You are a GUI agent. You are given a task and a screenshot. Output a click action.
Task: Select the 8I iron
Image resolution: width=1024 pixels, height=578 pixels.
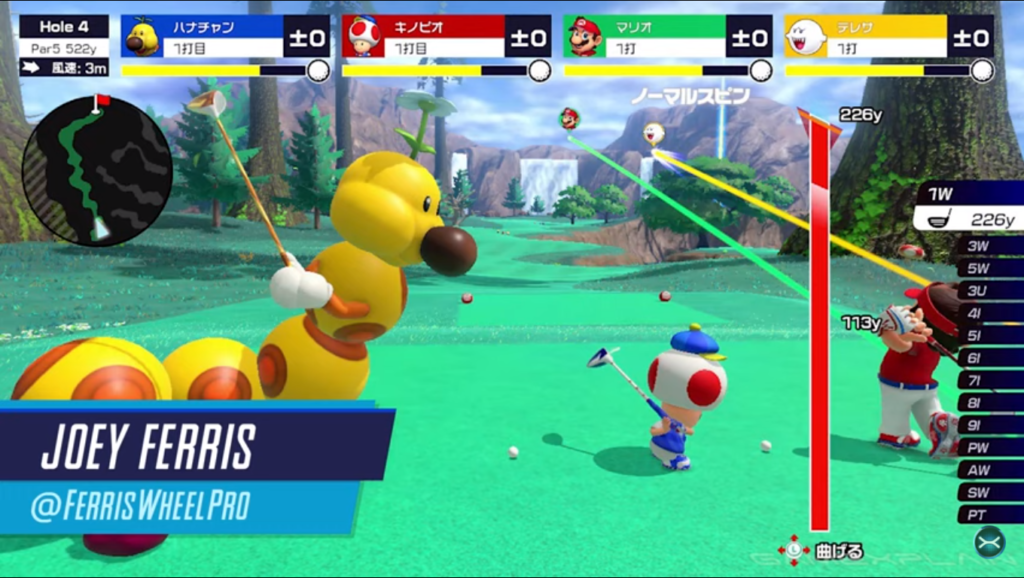tap(987, 403)
